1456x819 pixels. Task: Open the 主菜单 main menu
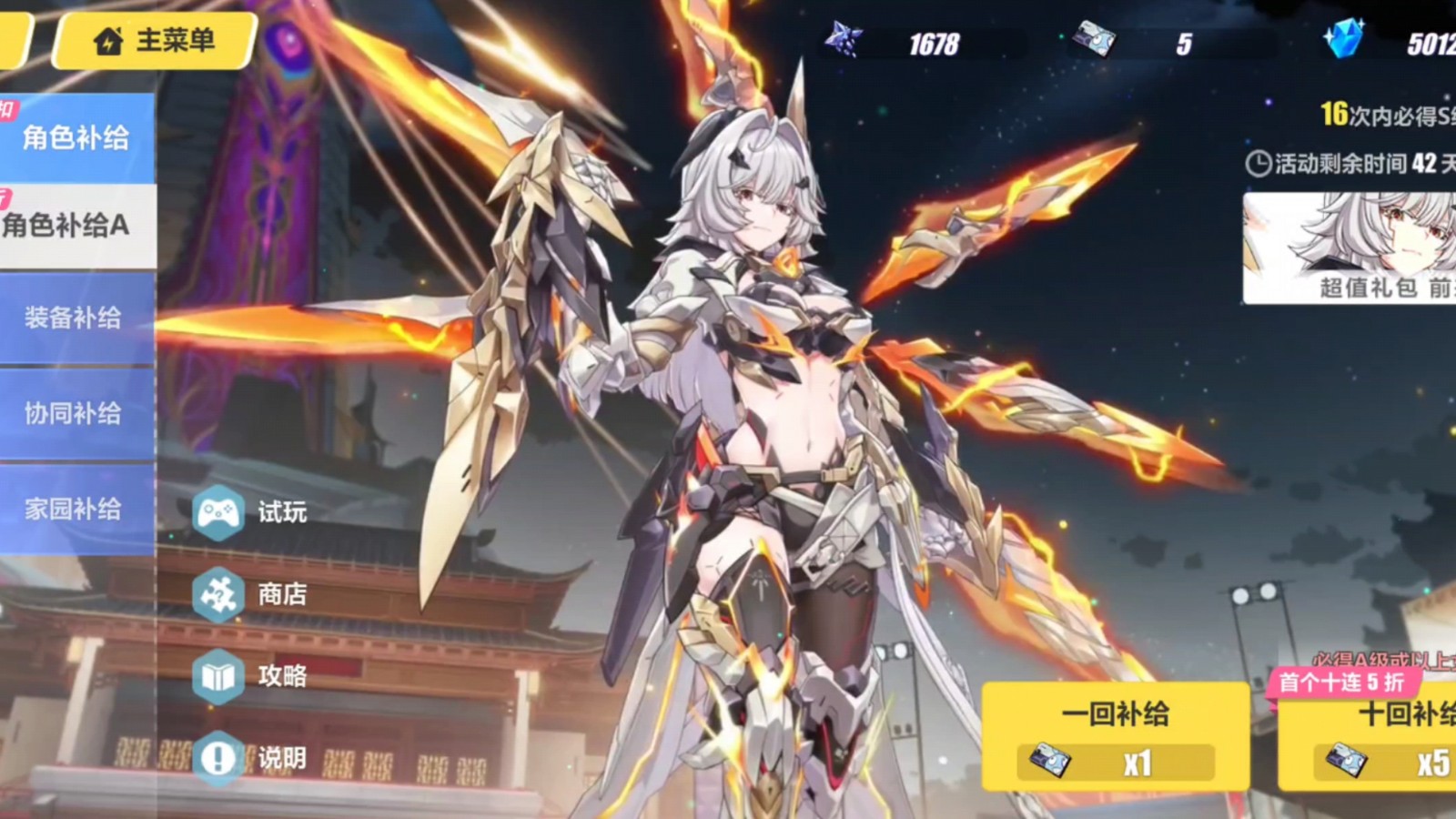click(159, 42)
